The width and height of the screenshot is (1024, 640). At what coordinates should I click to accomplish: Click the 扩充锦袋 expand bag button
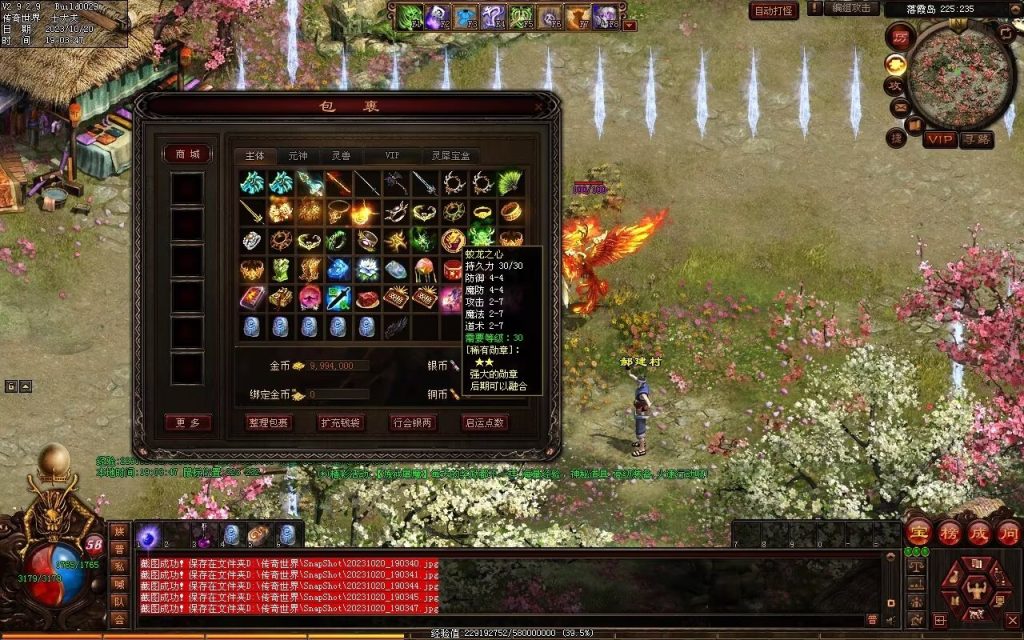pyautogui.click(x=341, y=423)
